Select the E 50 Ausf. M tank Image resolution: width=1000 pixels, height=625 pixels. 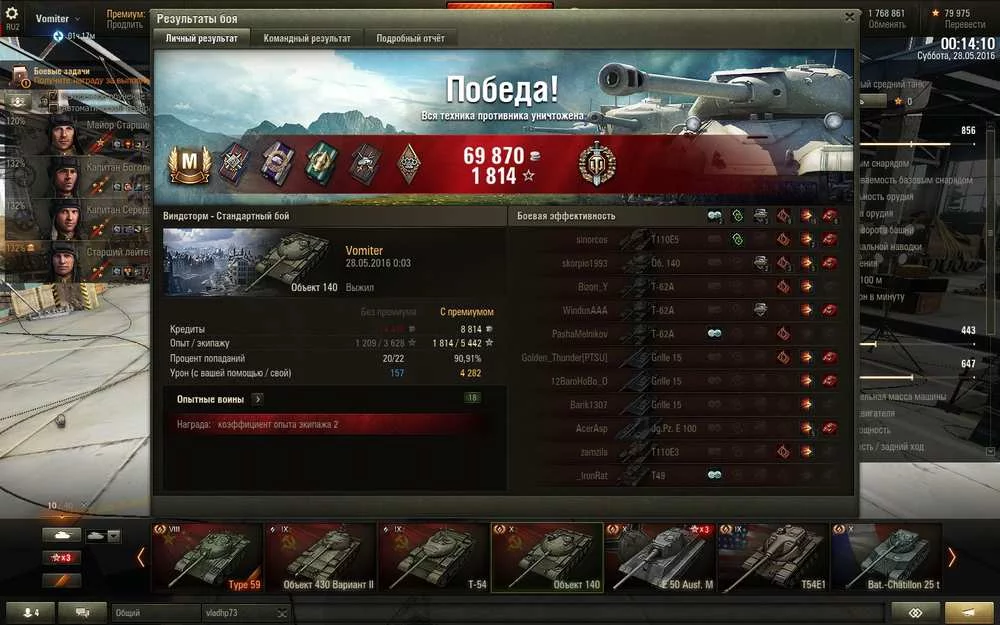pos(660,557)
